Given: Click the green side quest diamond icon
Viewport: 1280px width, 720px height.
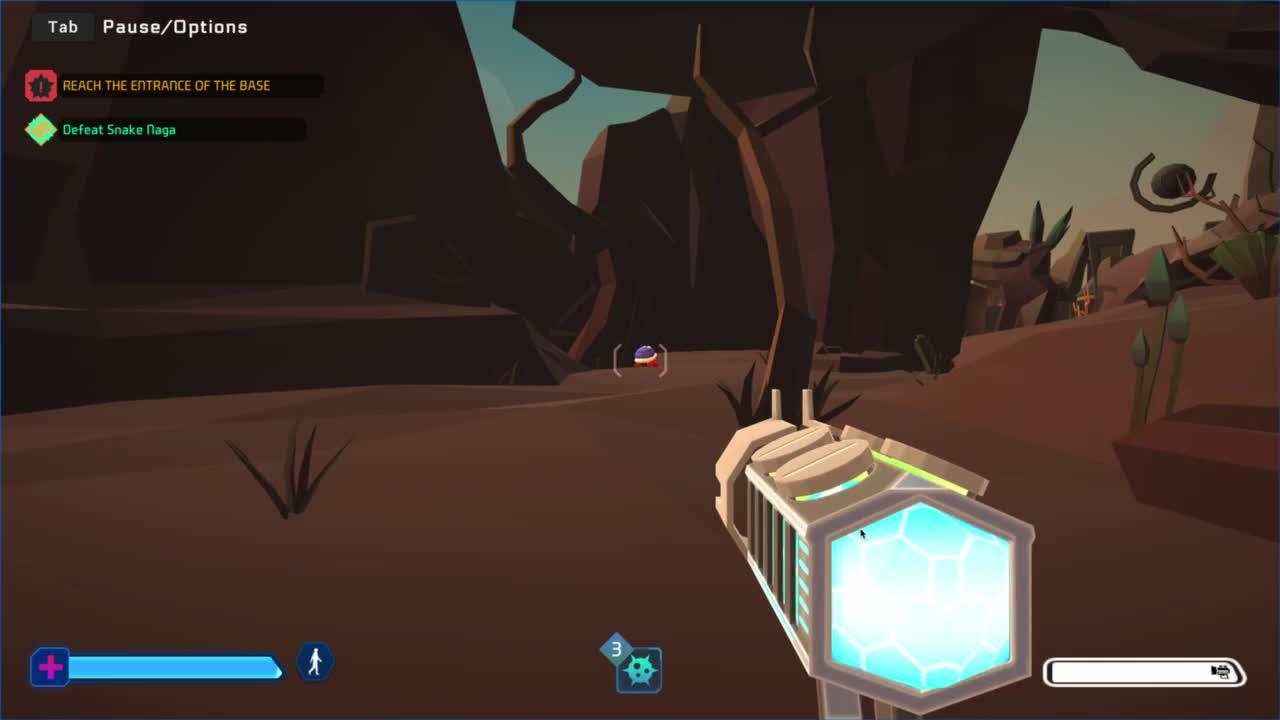Looking at the screenshot, I should (41, 130).
